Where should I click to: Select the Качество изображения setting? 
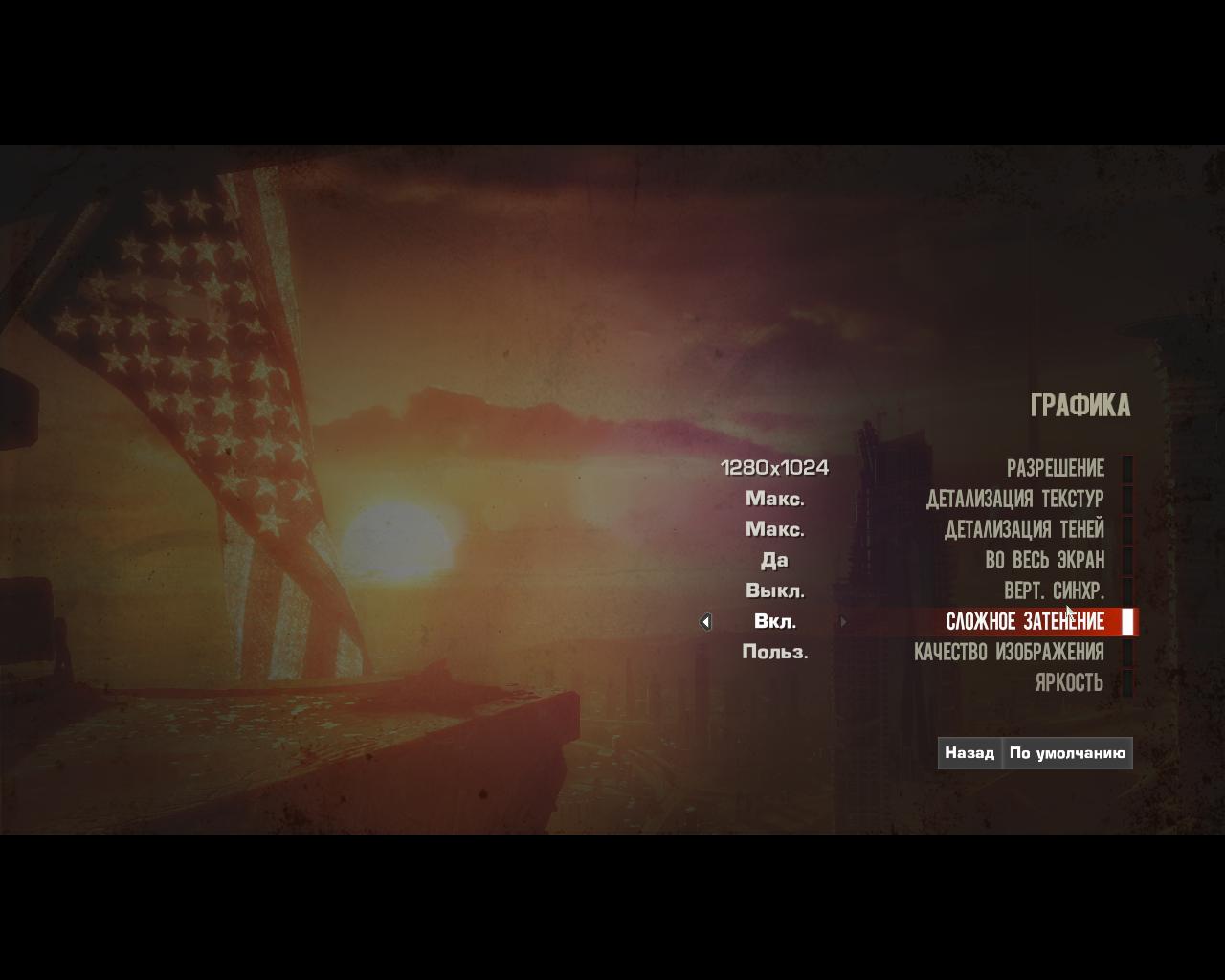[1009, 652]
